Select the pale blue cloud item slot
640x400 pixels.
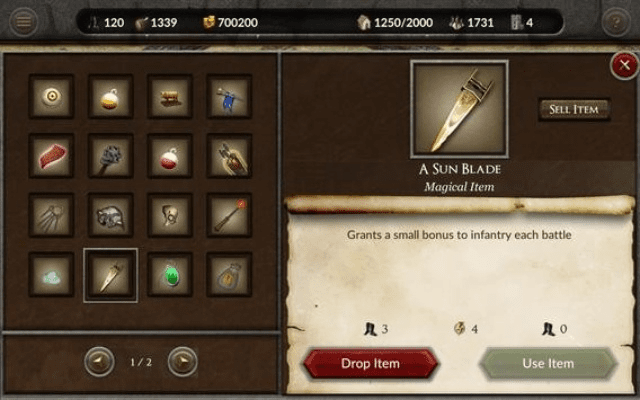pos(51,274)
